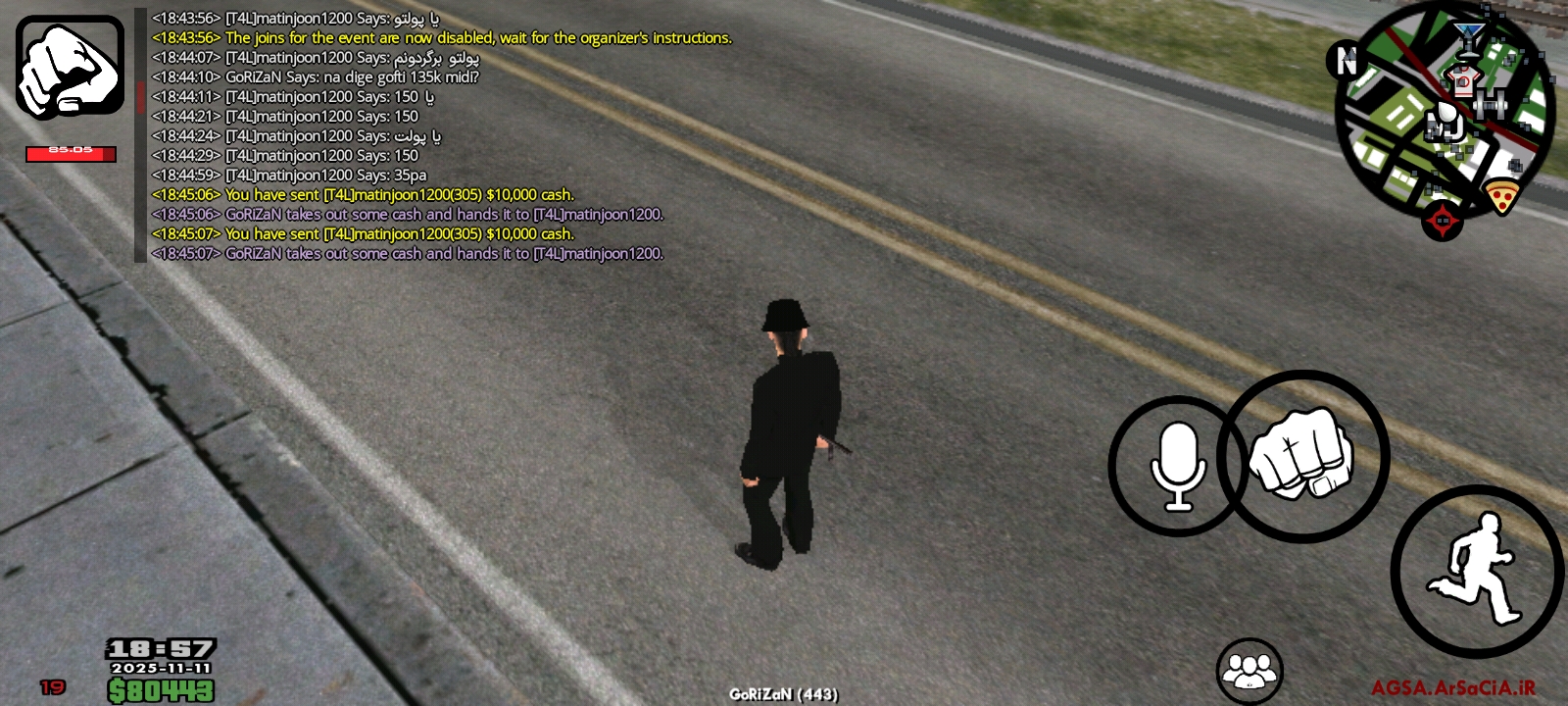Select the in-game clock showing 18:57
This screenshot has width=1568, height=706.
point(162,646)
